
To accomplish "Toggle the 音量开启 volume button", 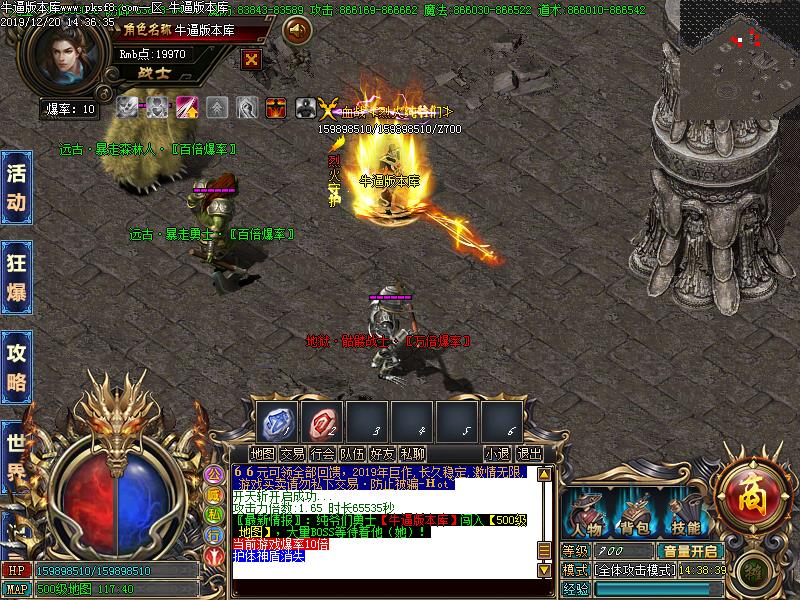I will point(690,551).
